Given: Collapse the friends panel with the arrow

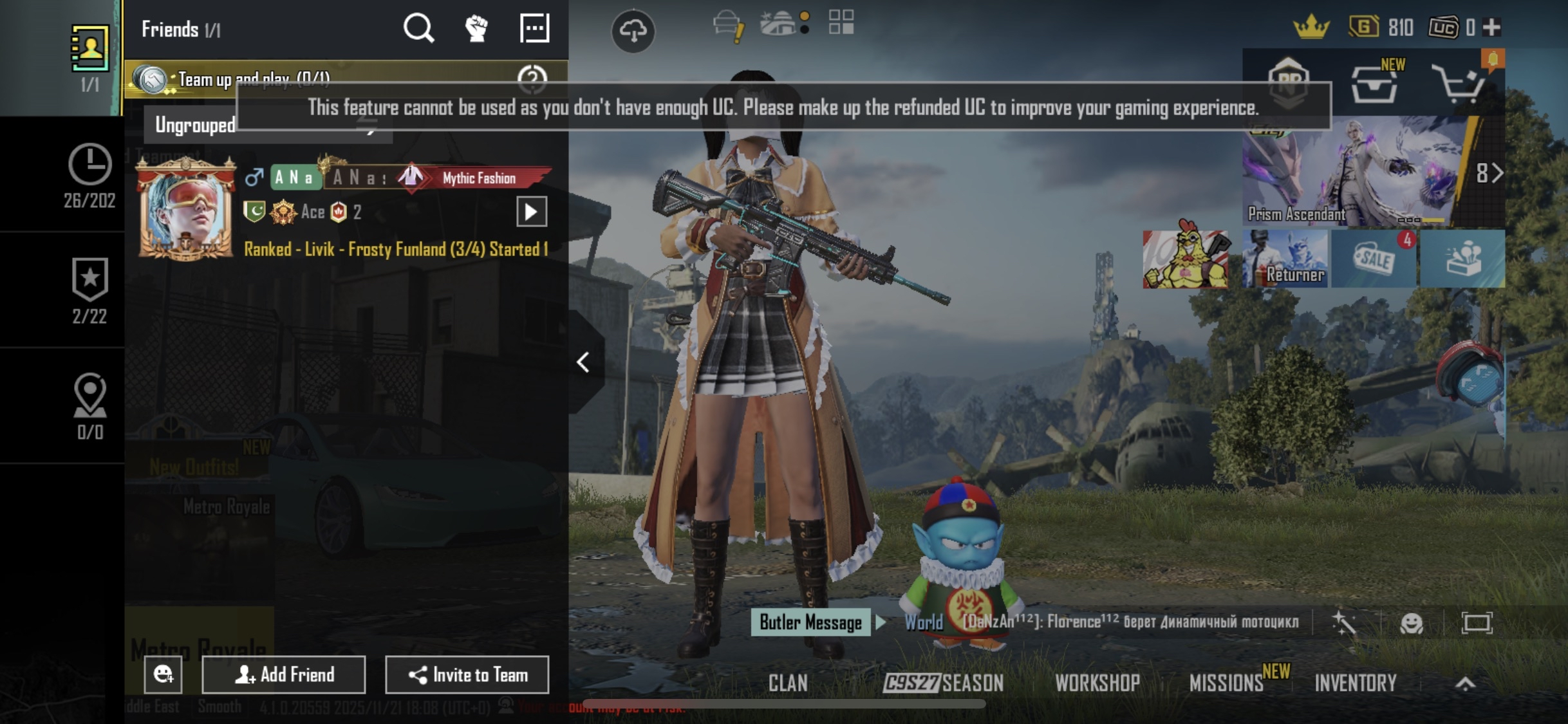Looking at the screenshot, I should (583, 362).
